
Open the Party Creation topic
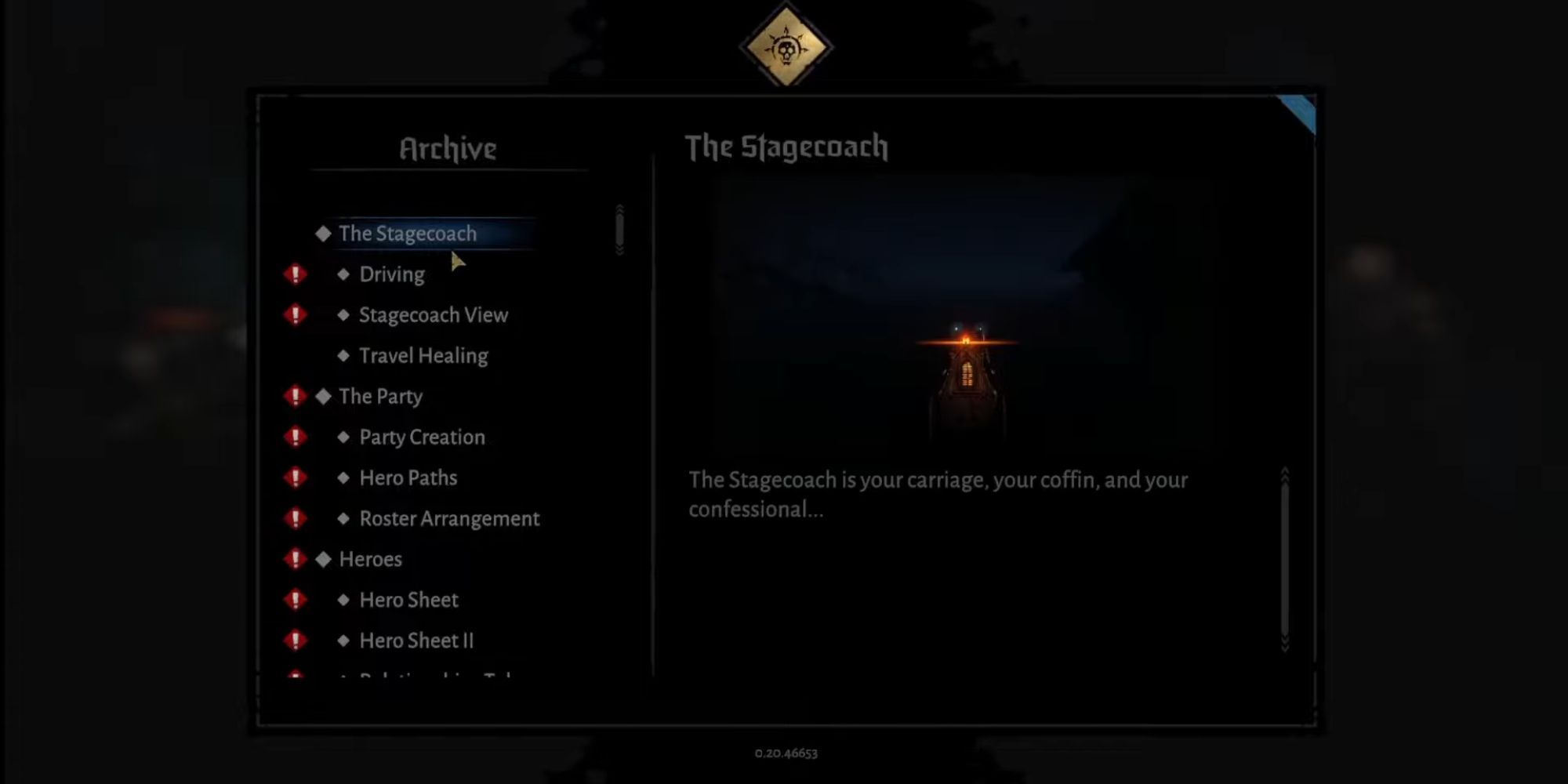click(x=422, y=437)
